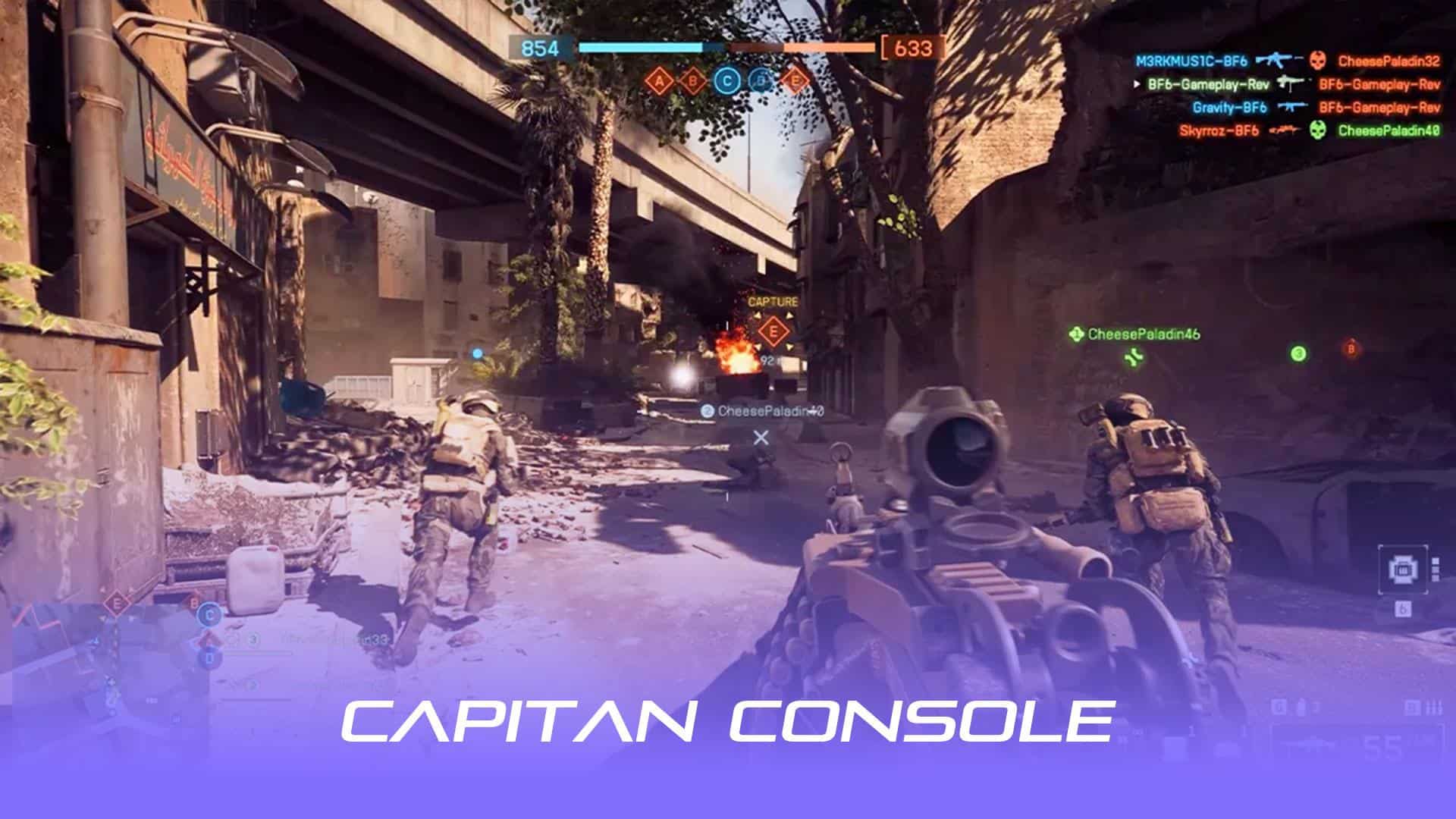Select objective E flag icon in top bar
This screenshot has height=819, width=1456.
[795, 80]
